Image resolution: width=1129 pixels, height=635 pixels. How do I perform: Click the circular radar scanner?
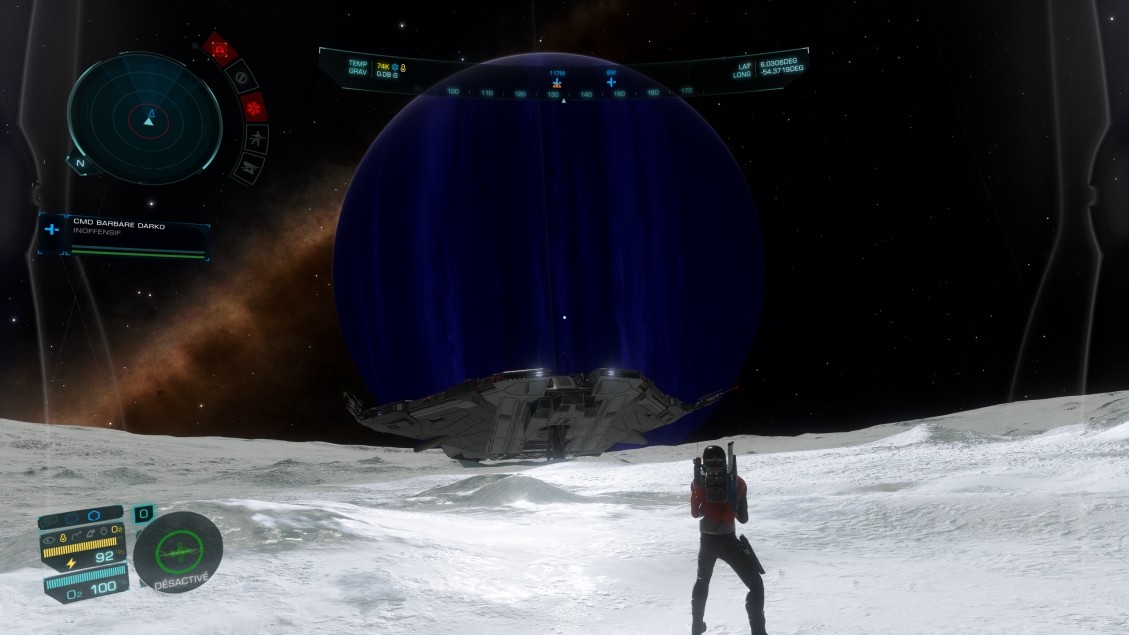(x=145, y=118)
